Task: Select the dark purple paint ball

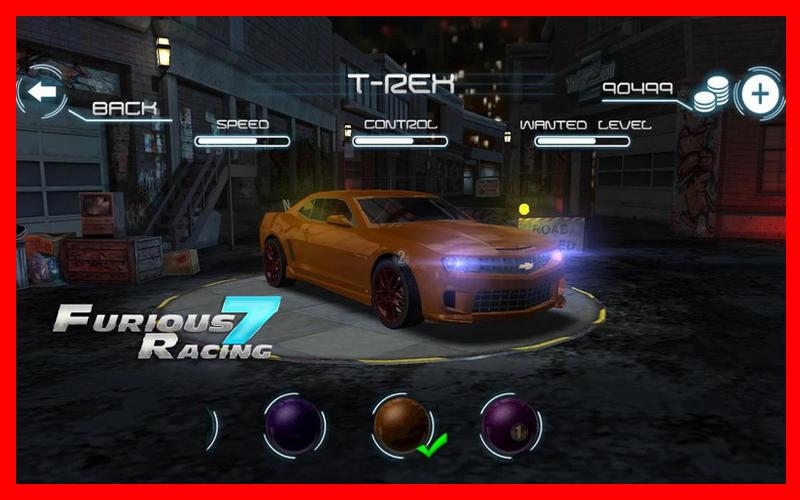Action: tap(293, 425)
